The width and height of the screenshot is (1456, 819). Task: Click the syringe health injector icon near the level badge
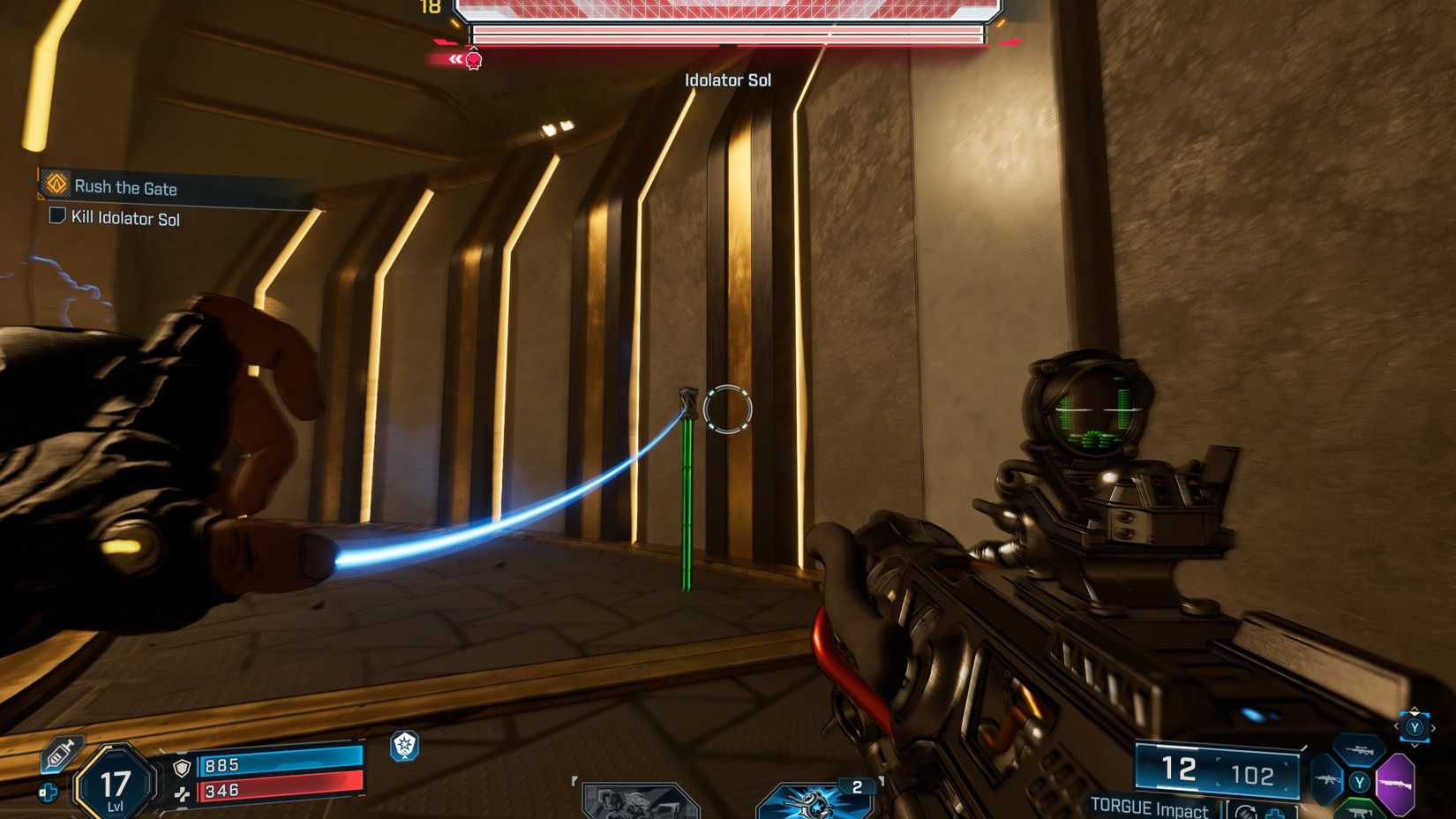(x=60, y=754)
